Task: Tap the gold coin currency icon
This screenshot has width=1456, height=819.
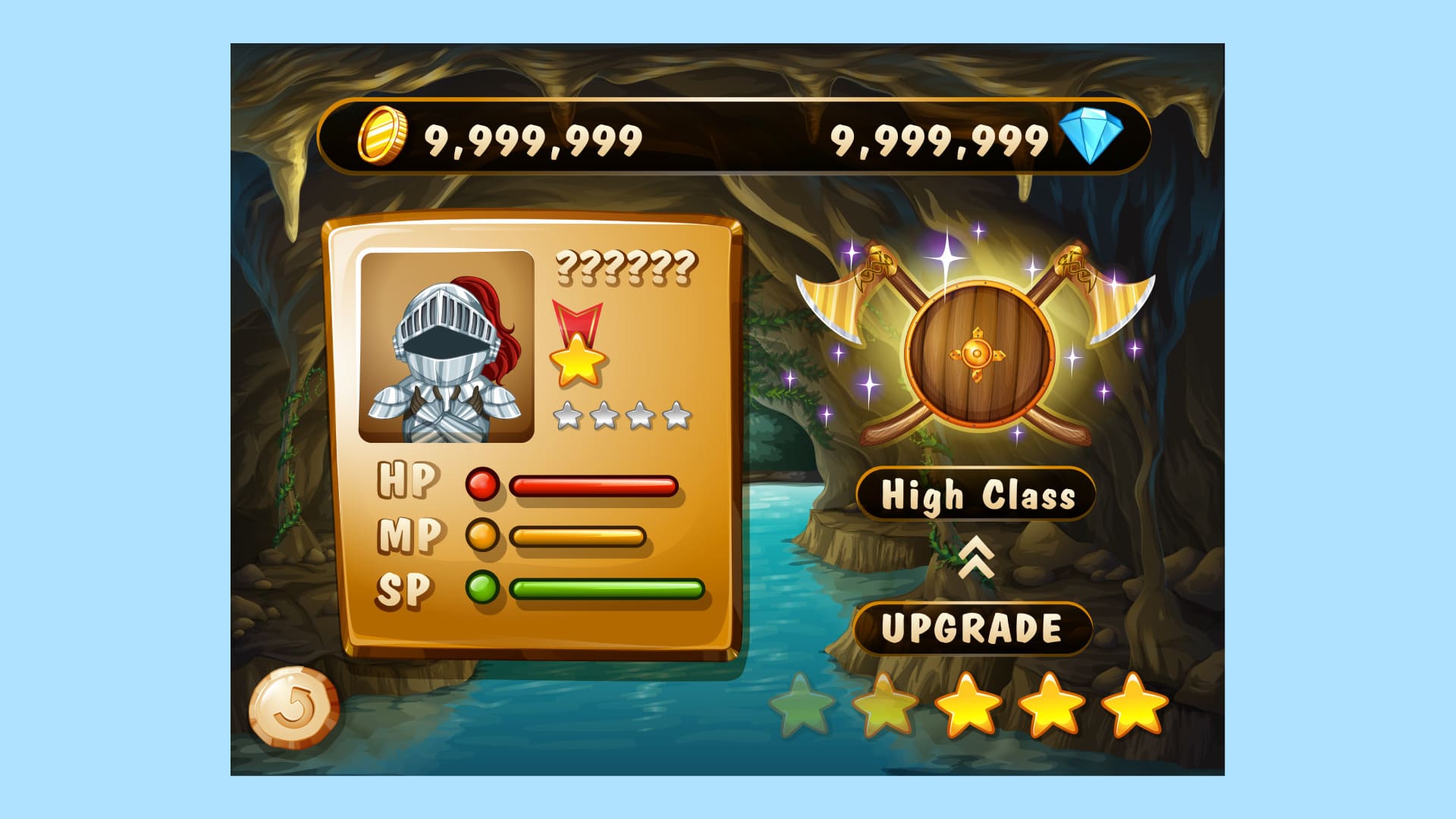Action: (x=381, y=136)
